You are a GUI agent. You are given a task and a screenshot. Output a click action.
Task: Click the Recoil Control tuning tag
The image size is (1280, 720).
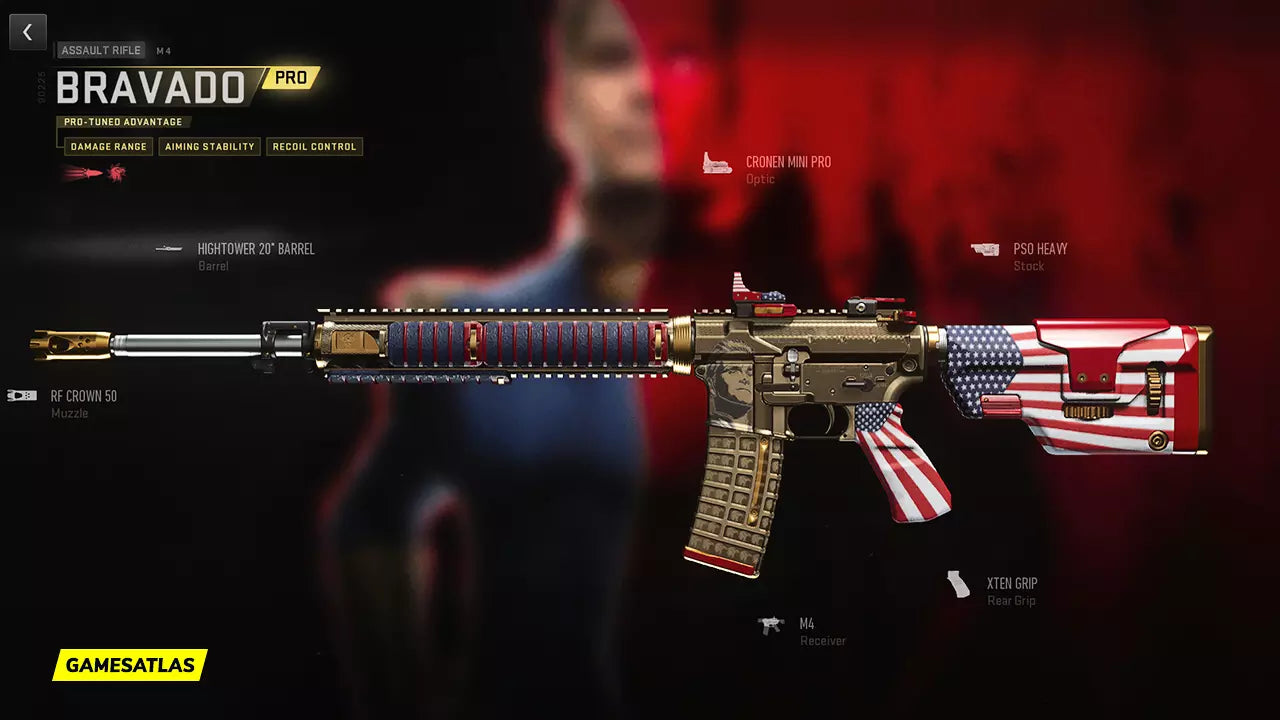314,147
